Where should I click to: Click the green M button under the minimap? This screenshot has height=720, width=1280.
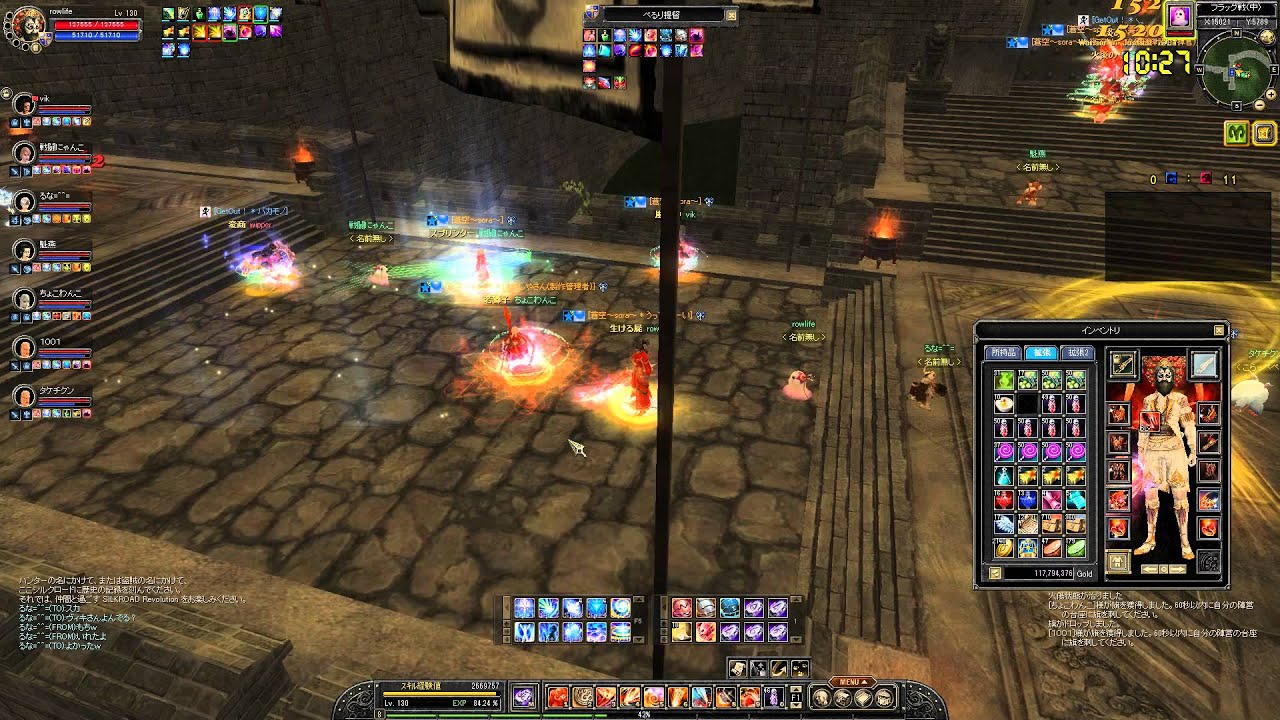[1236, 132]
